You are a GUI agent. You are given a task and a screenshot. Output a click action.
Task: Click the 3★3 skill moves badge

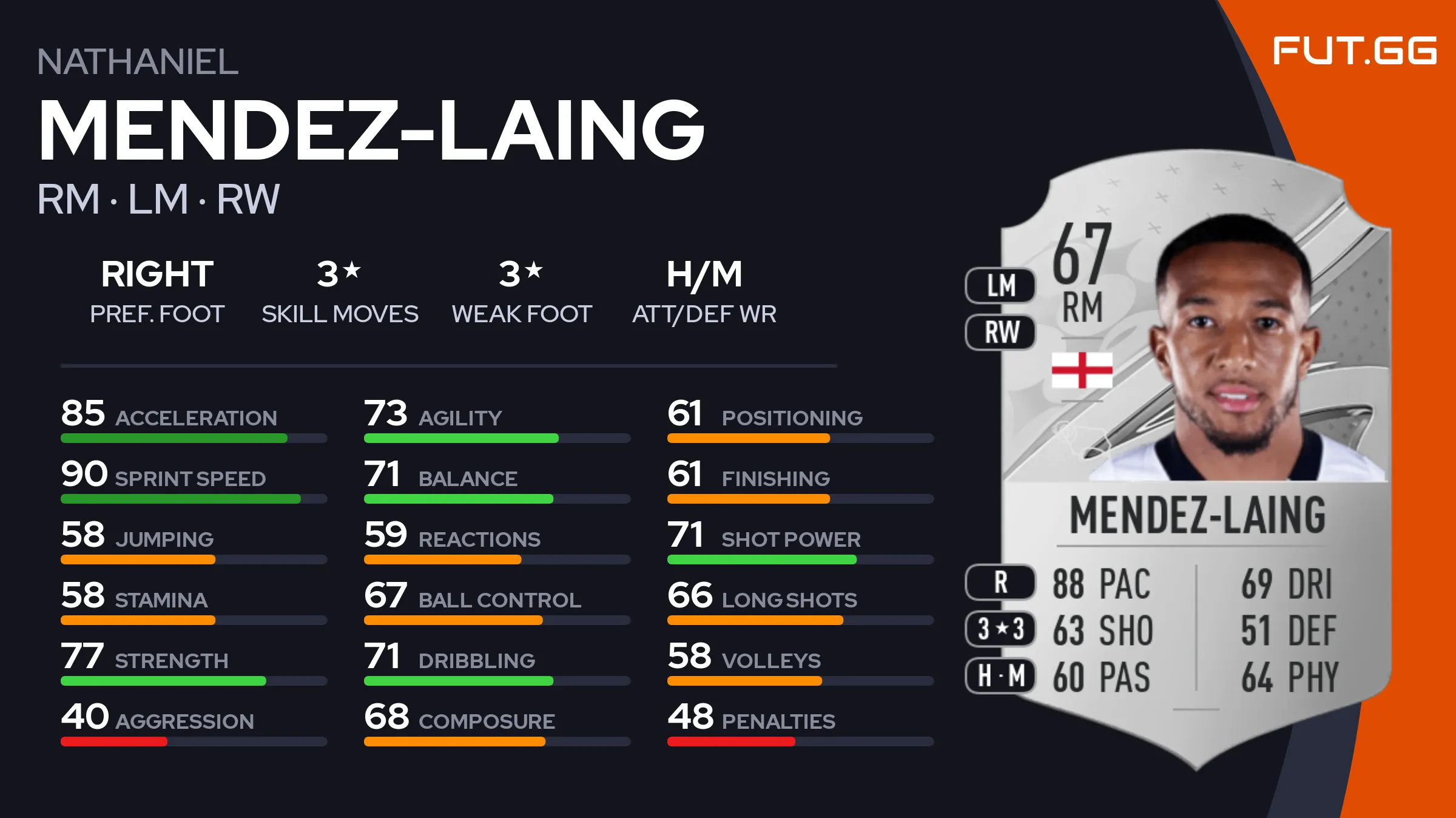tap(1000, 629)
